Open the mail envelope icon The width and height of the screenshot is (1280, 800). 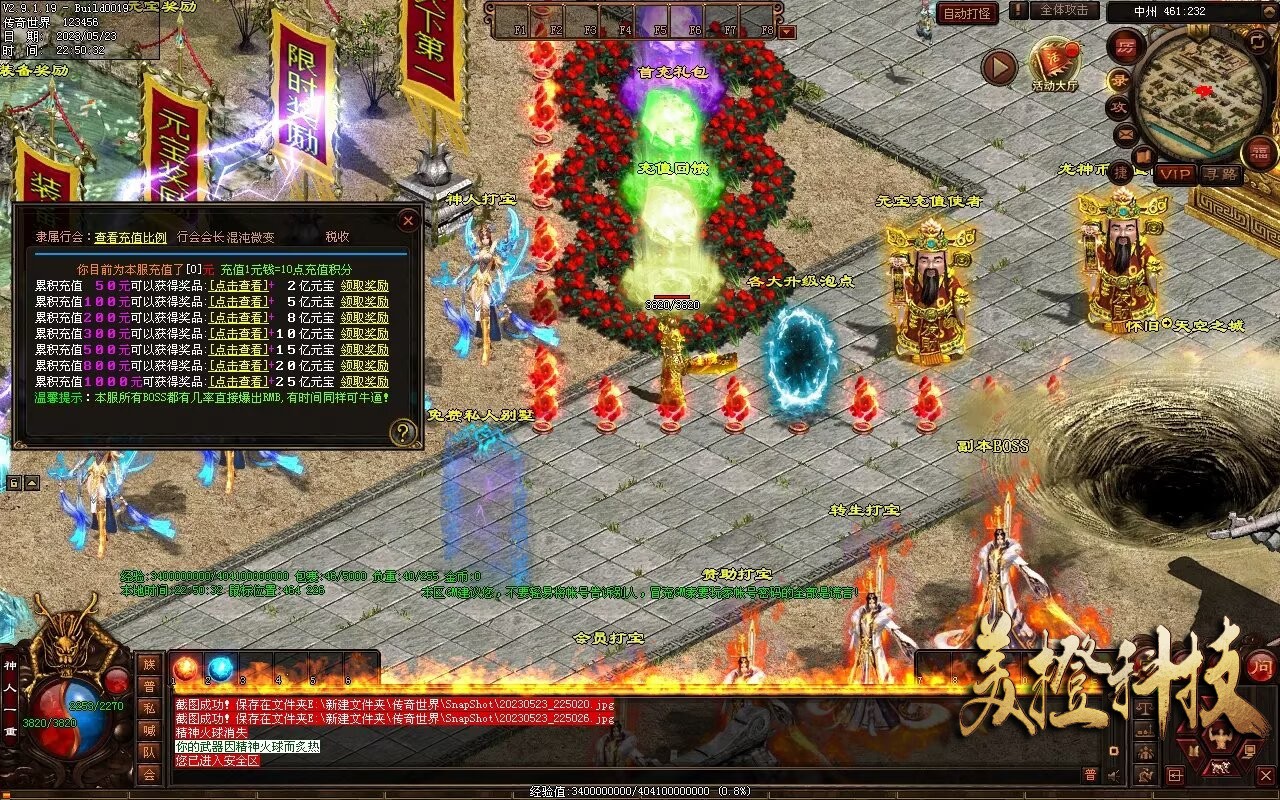point(1126,133)
